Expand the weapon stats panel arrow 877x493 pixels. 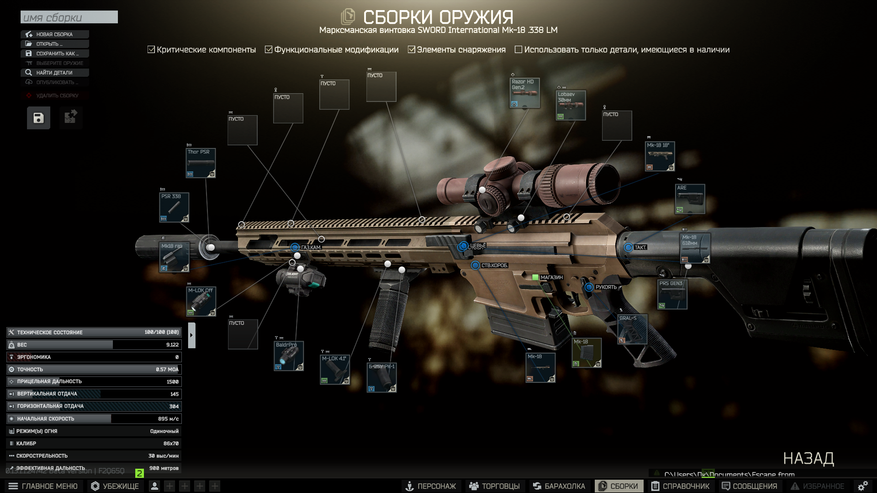[192, 335]
